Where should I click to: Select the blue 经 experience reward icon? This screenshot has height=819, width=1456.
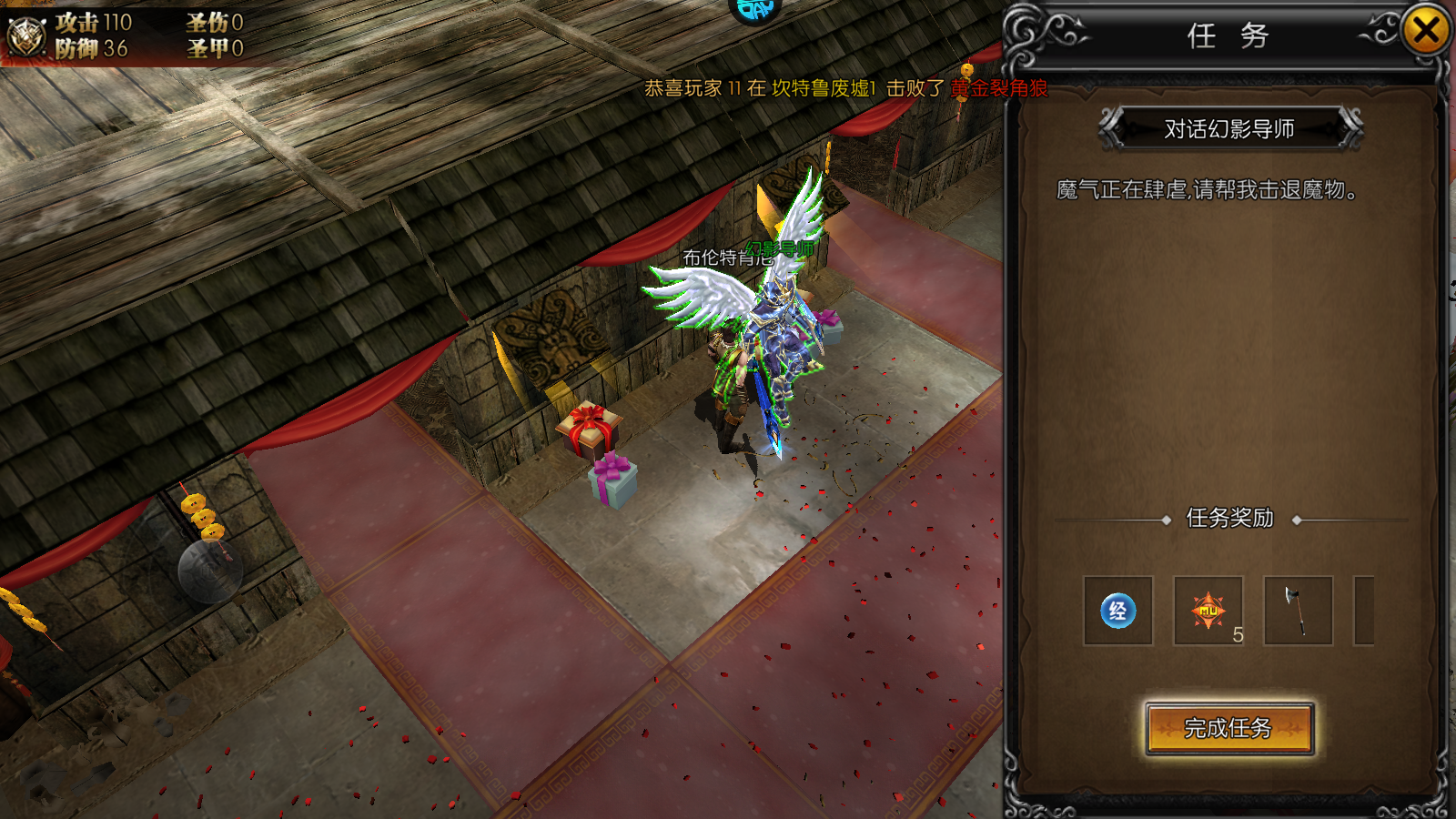click(x=1118, y=611)
